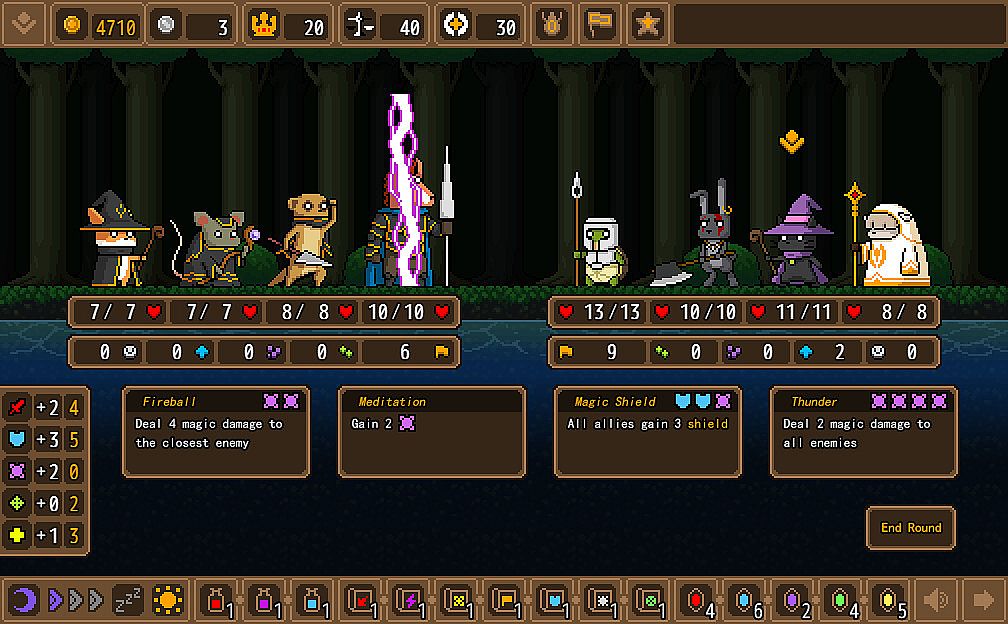This screenshot has height=624, width=1008.
Task: Use the magenta potion bottle
Action: 264,600
